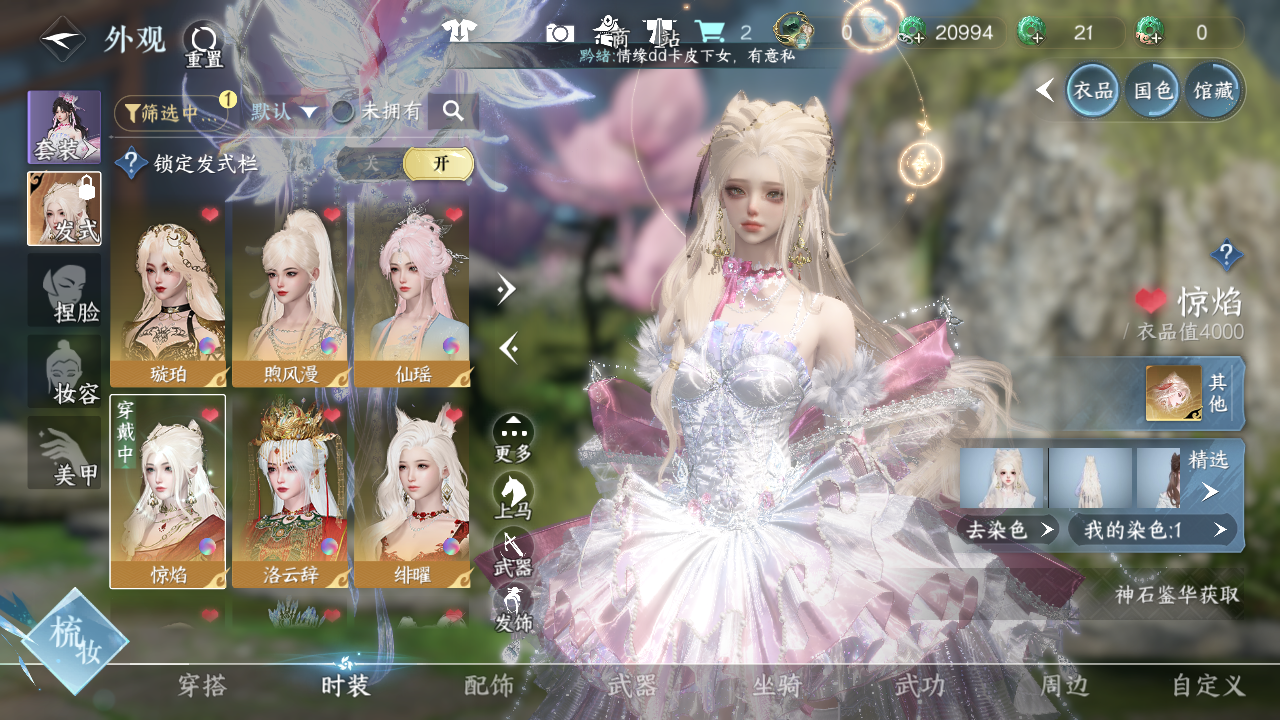
Task: Go back using the top-left arrow
Action: pyautogui.click(x=62, y=40)
